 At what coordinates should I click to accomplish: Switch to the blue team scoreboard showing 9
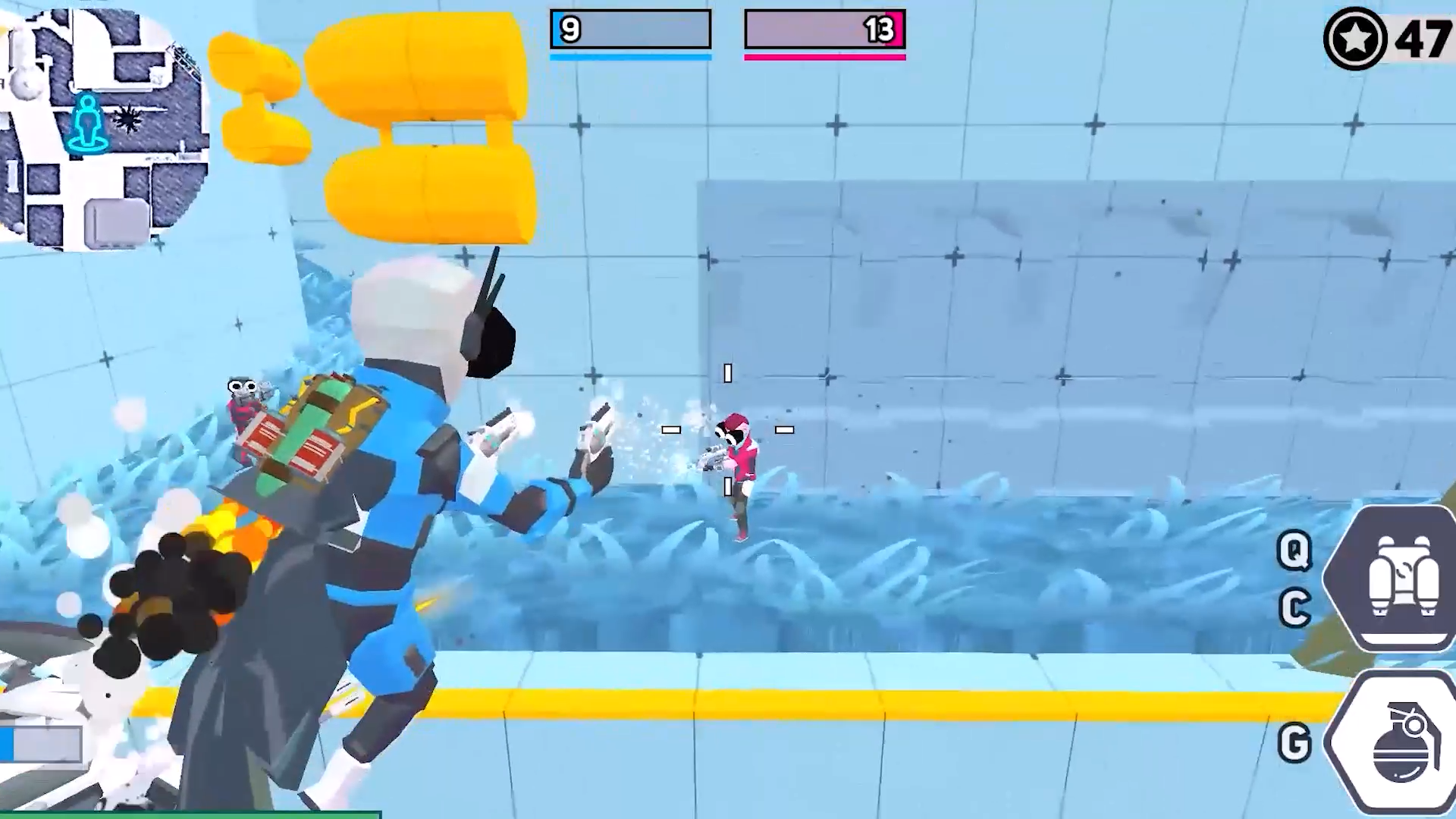[x=571, y=30]
